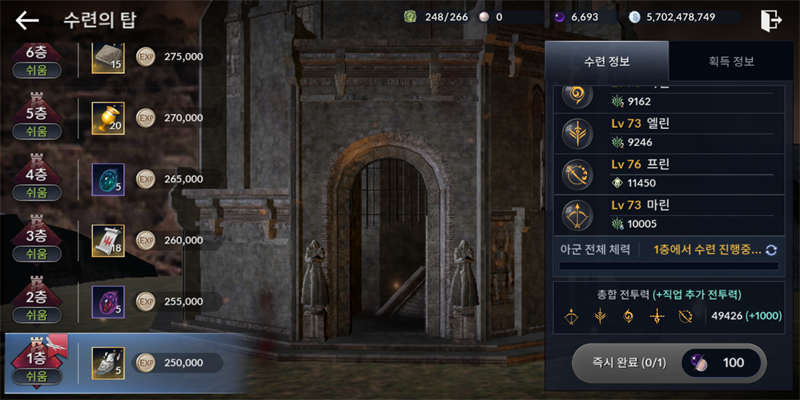Select floor 5층 in the tower list
Viewport: 800px width, 400px height.
pos(36,121)
